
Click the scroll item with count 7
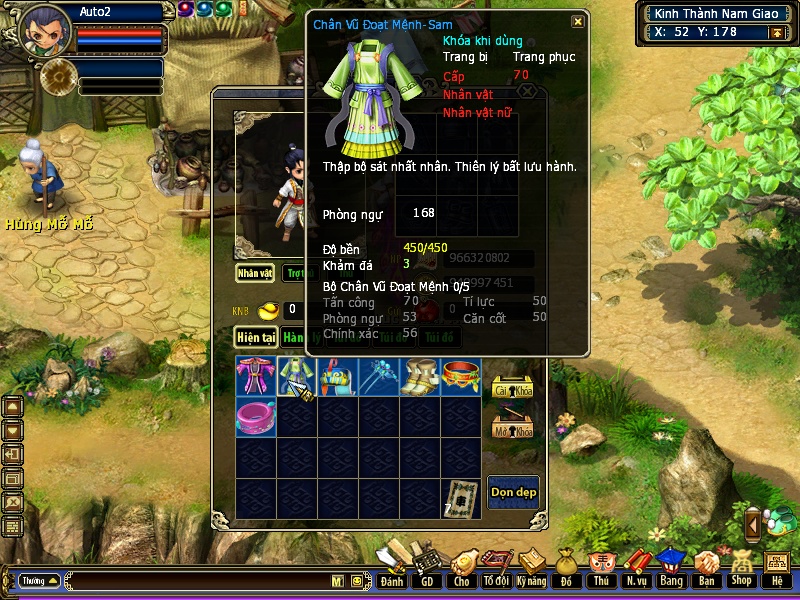point(461,498)
